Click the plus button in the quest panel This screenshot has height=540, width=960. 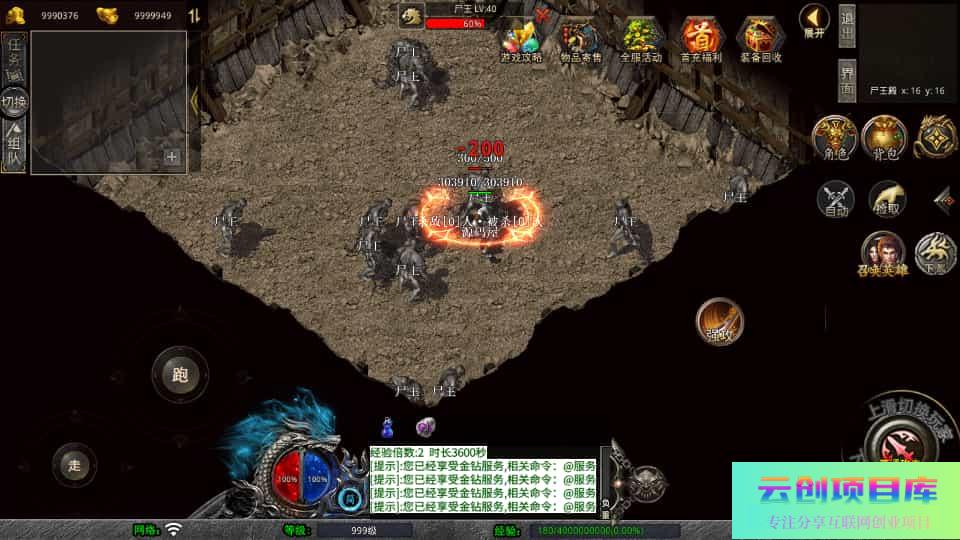[x=172, y=157]
